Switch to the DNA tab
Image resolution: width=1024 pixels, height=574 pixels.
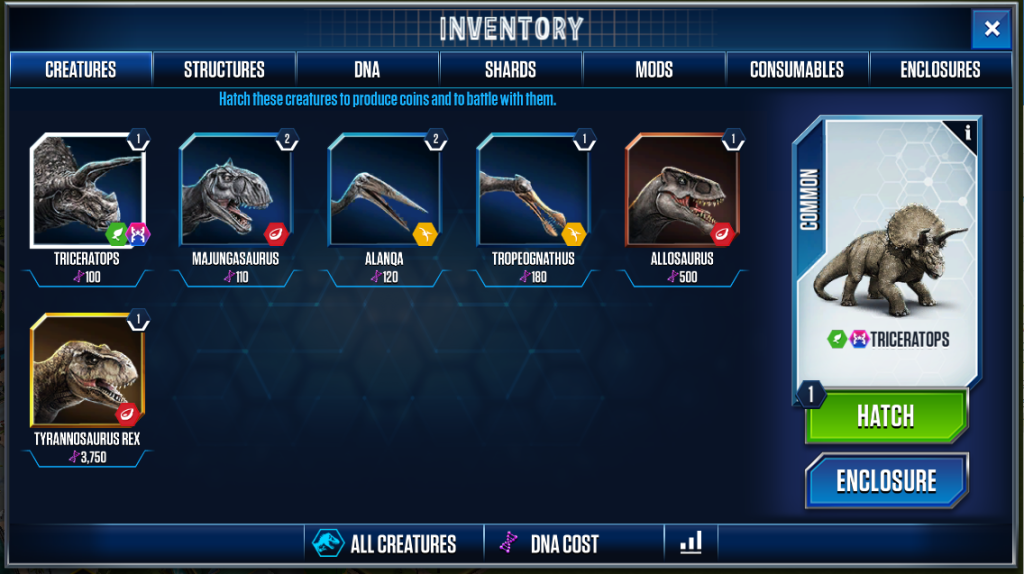(367, 70)
